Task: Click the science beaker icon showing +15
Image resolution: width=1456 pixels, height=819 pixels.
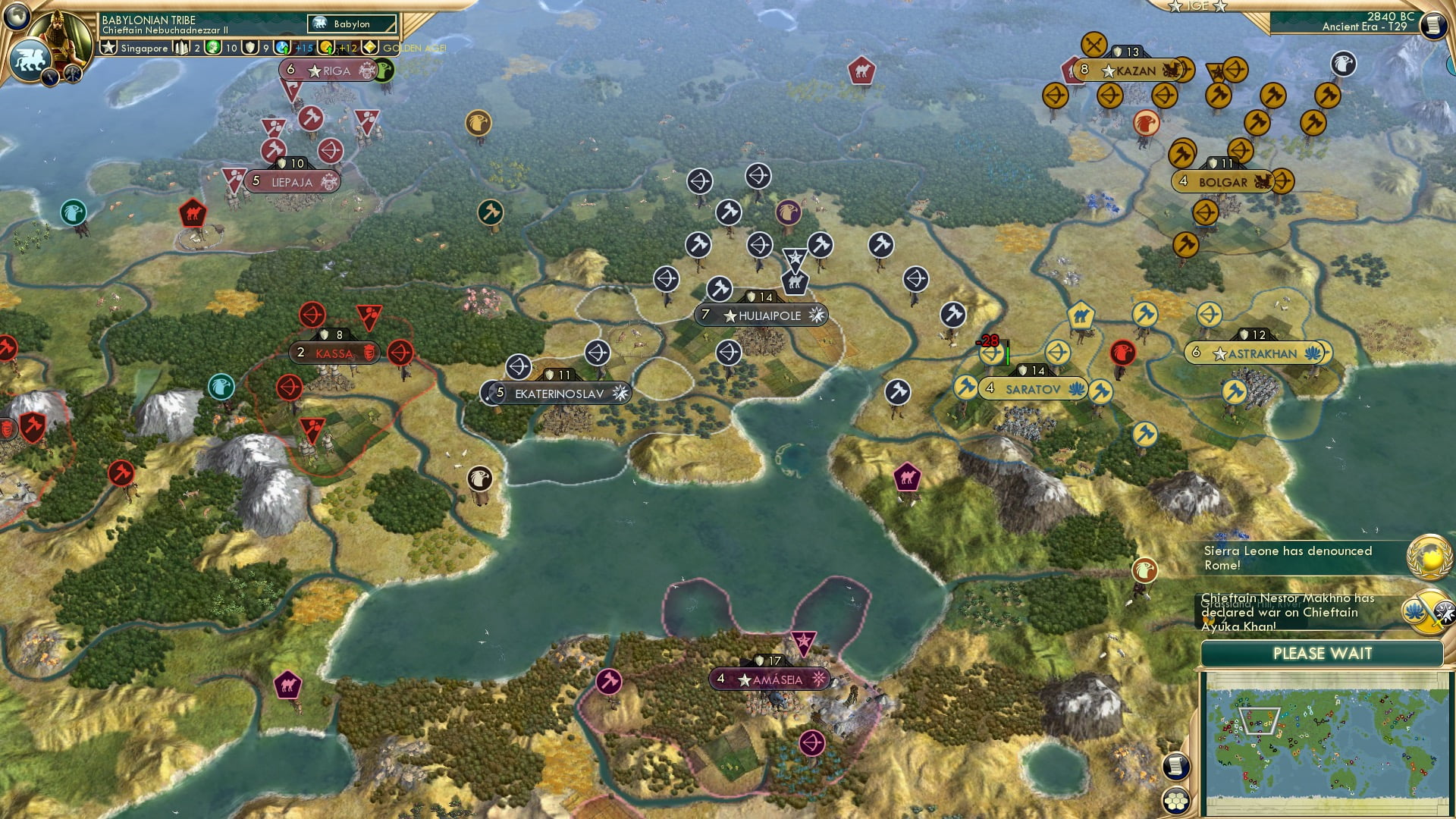Action: pos(282,47)
